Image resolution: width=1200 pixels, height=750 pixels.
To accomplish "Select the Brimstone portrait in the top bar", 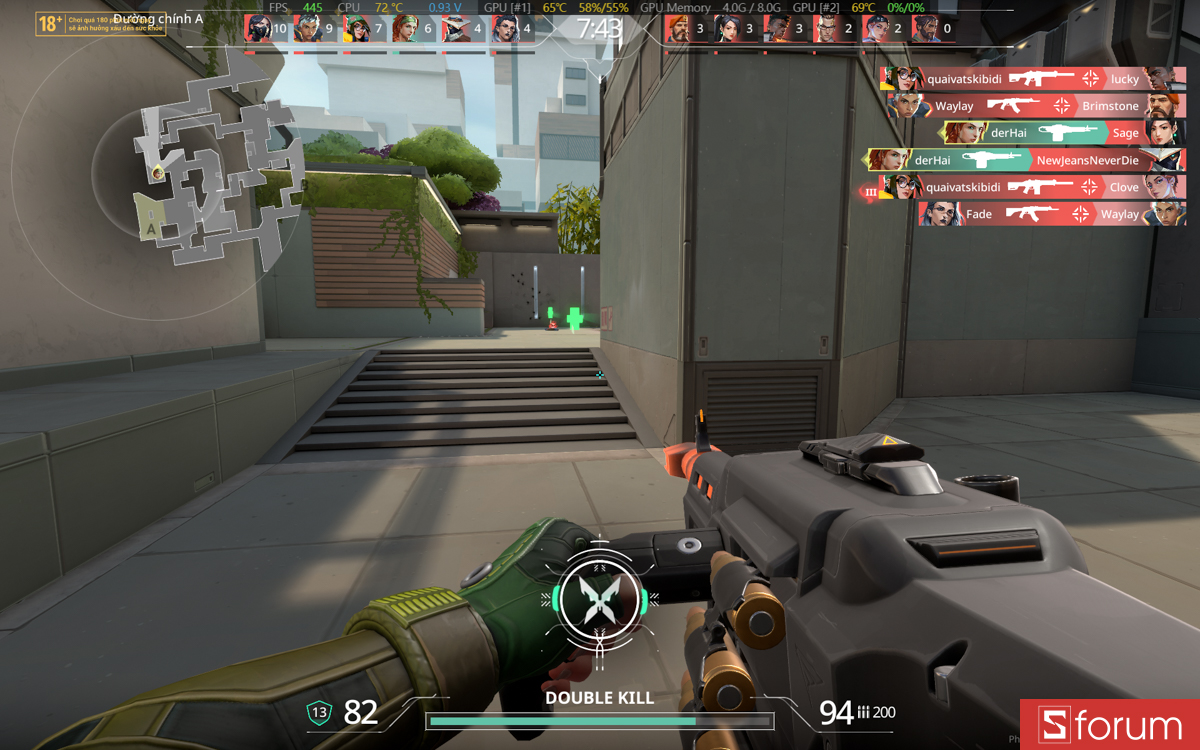I will click(x=677, y=29).
